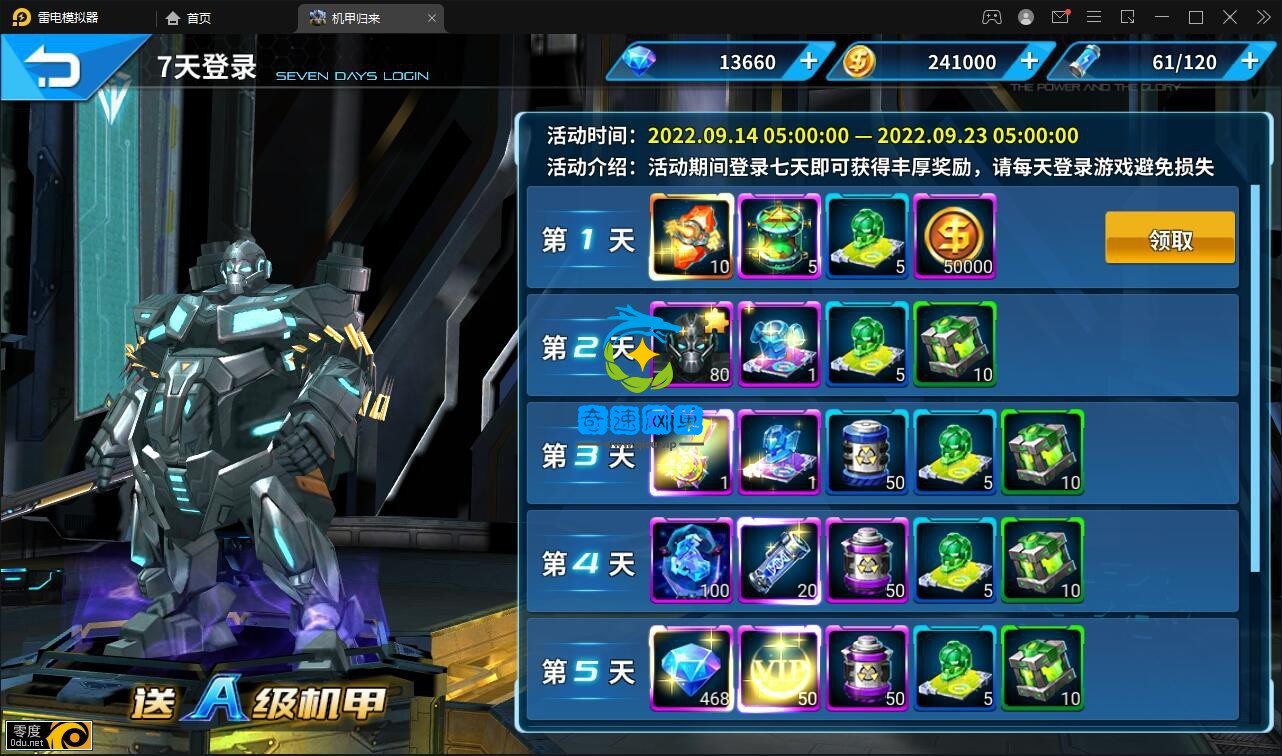Viewport: 1282px width, 756px height.
Task: Select the 50000 gold coin reward
Action: pos(955,237)
